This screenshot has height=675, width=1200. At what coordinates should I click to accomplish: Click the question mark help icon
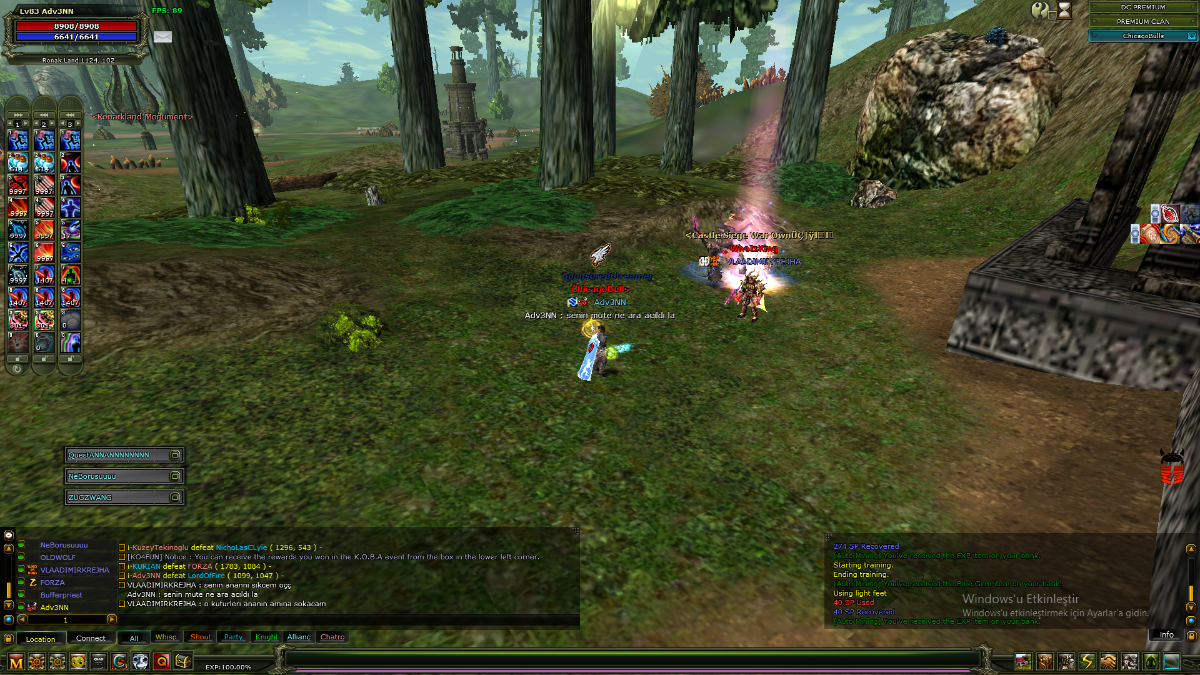(1042, 10)
